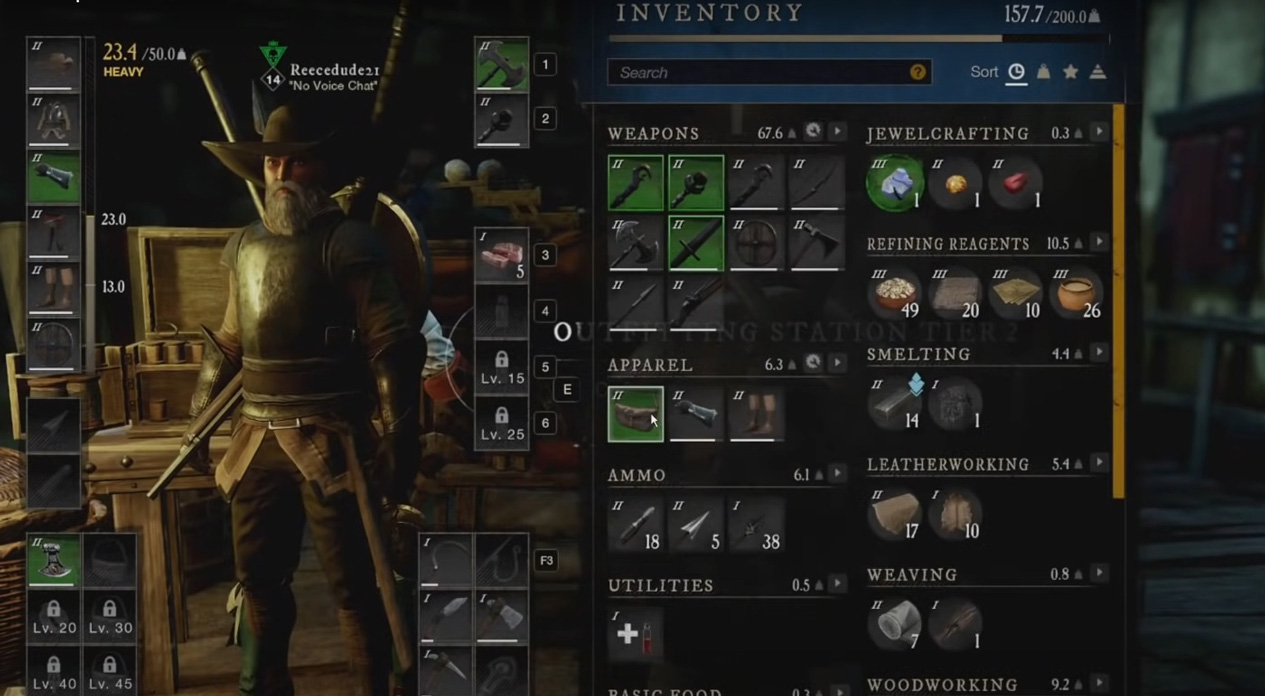Choose the ingot stack of 14
Screen dimensions: 1265x696
(895, 403)
